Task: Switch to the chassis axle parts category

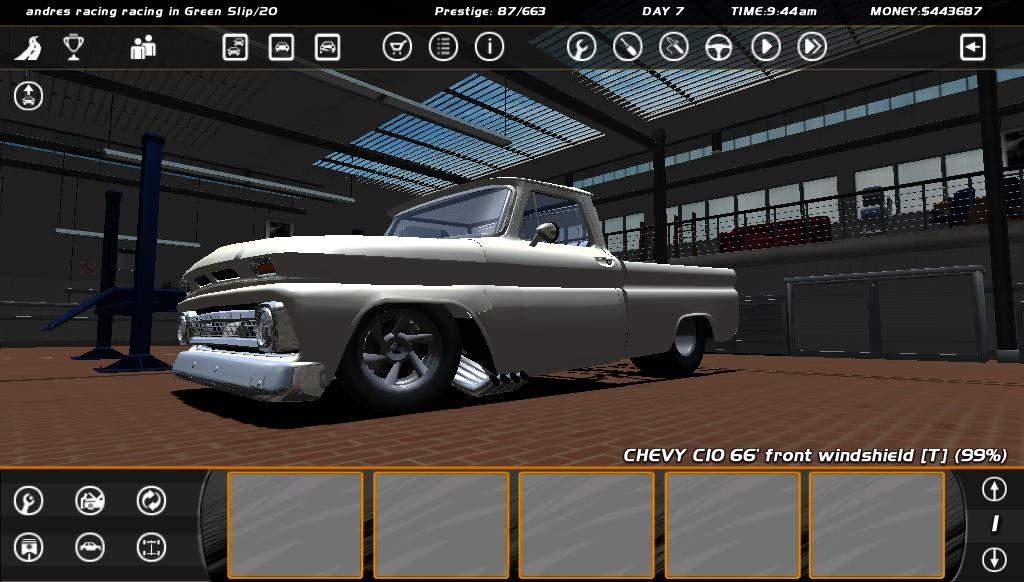Action: [x=151, y=547]
